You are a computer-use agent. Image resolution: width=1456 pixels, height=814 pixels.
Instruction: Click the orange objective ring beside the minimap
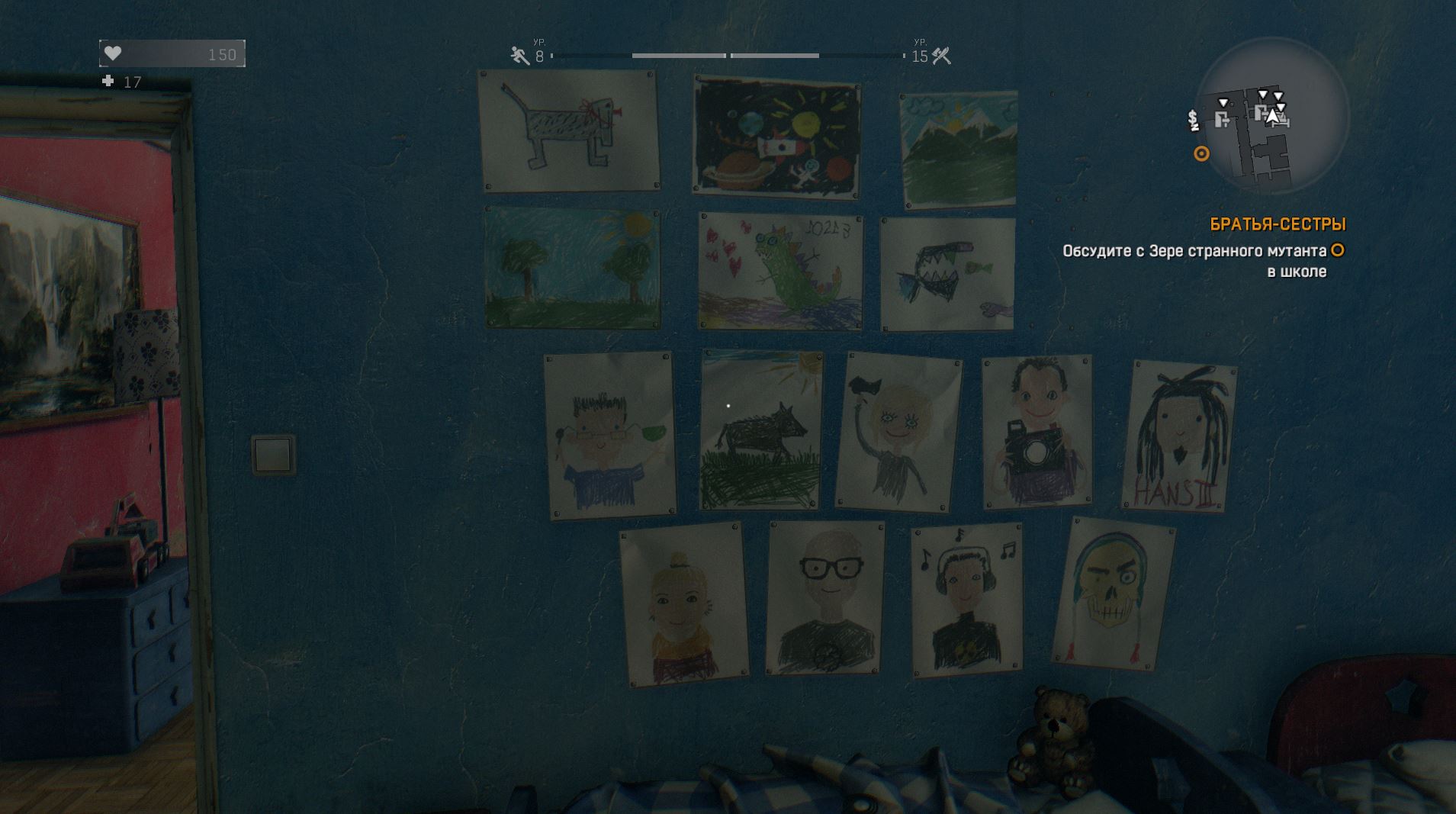tap(1201, 154)
